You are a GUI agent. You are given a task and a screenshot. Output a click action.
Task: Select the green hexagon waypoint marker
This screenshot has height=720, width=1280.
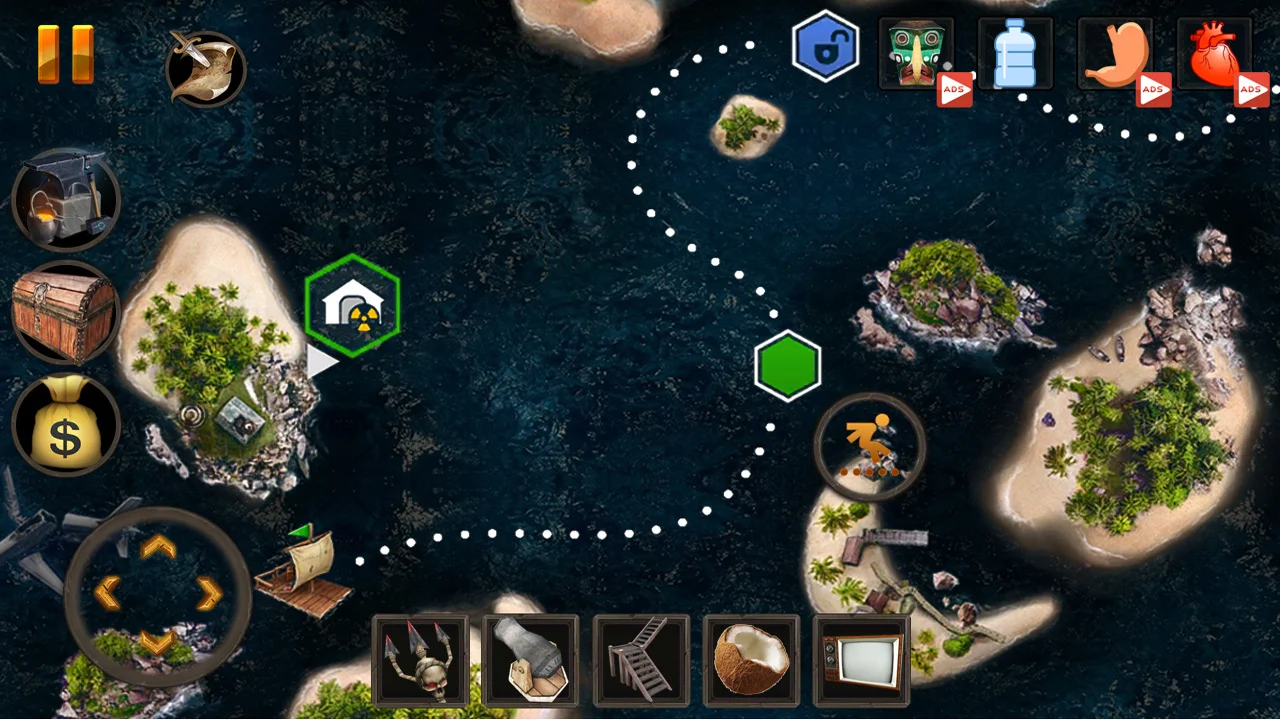click(x=788, y=364)
